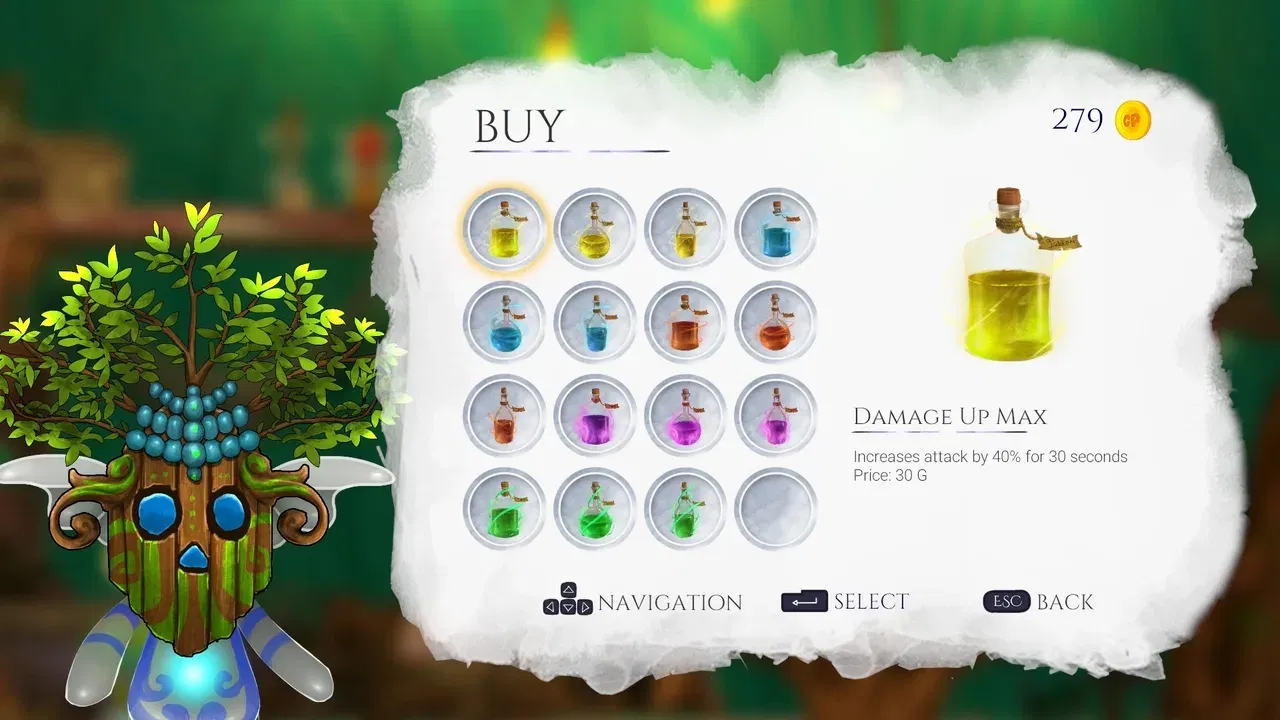Click the gold coin icon beside the 279 balance

point(1131,120)
